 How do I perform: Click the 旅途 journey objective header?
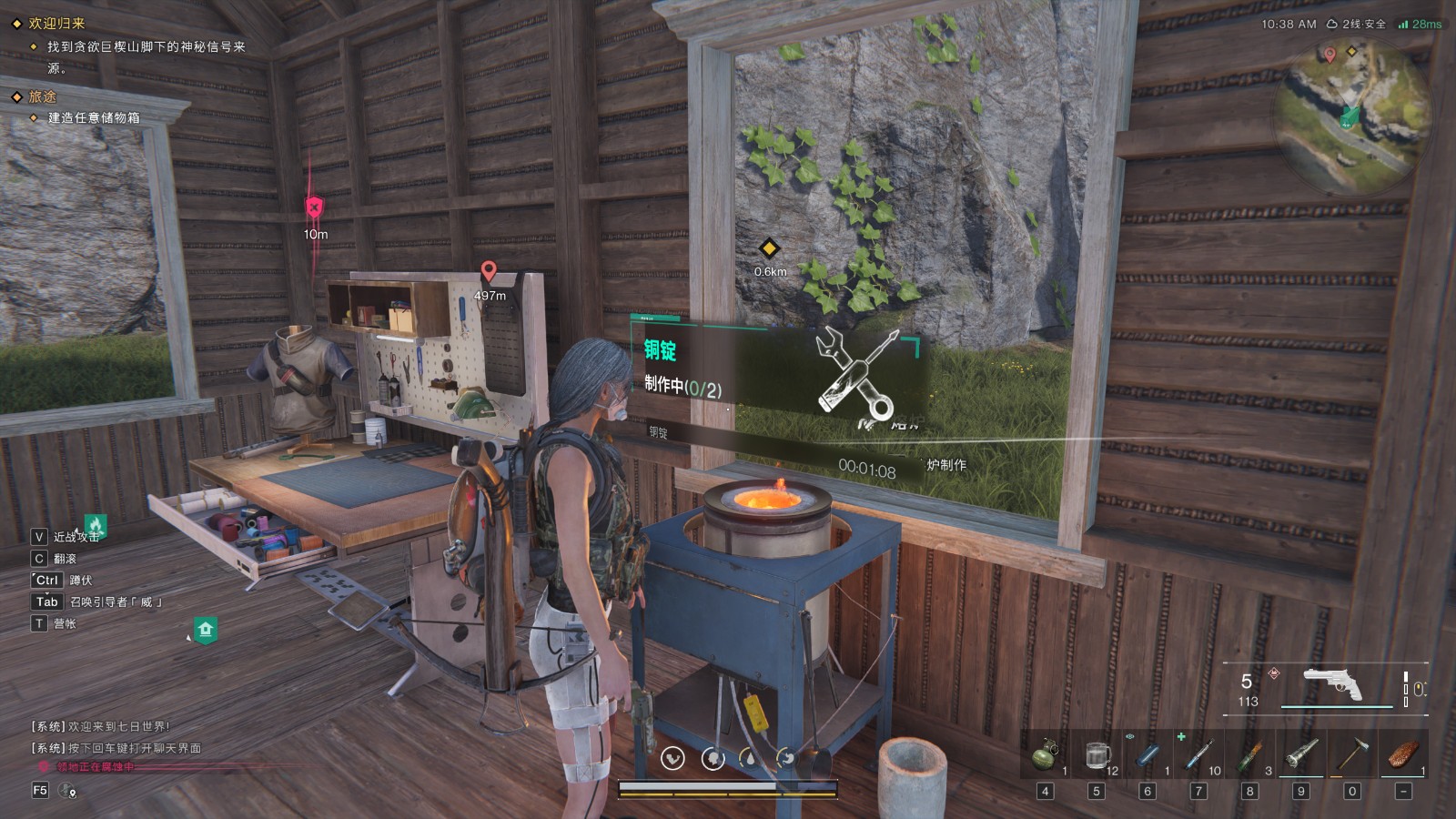(42, 96)
